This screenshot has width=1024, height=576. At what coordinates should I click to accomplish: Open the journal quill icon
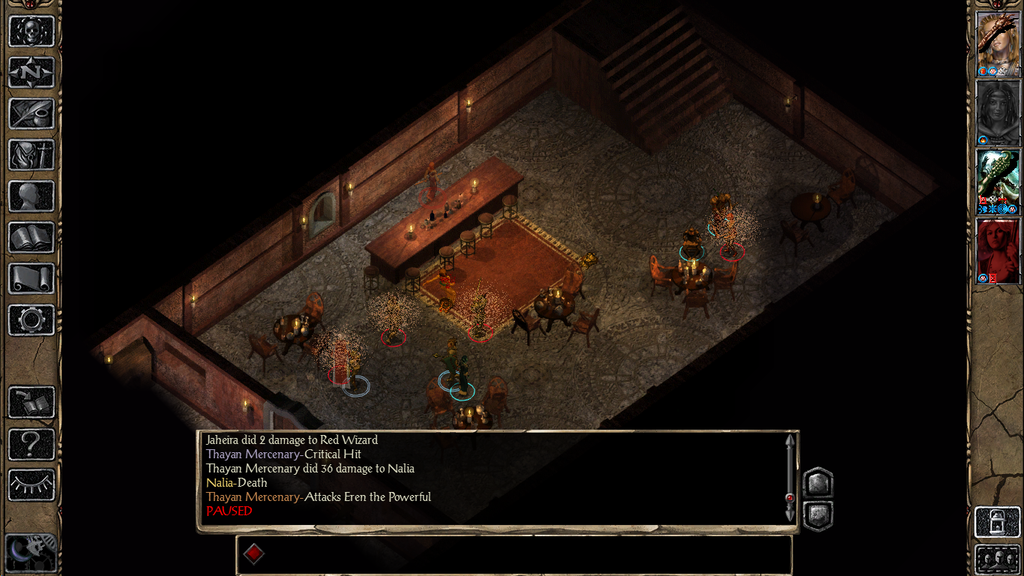point(31,113)
